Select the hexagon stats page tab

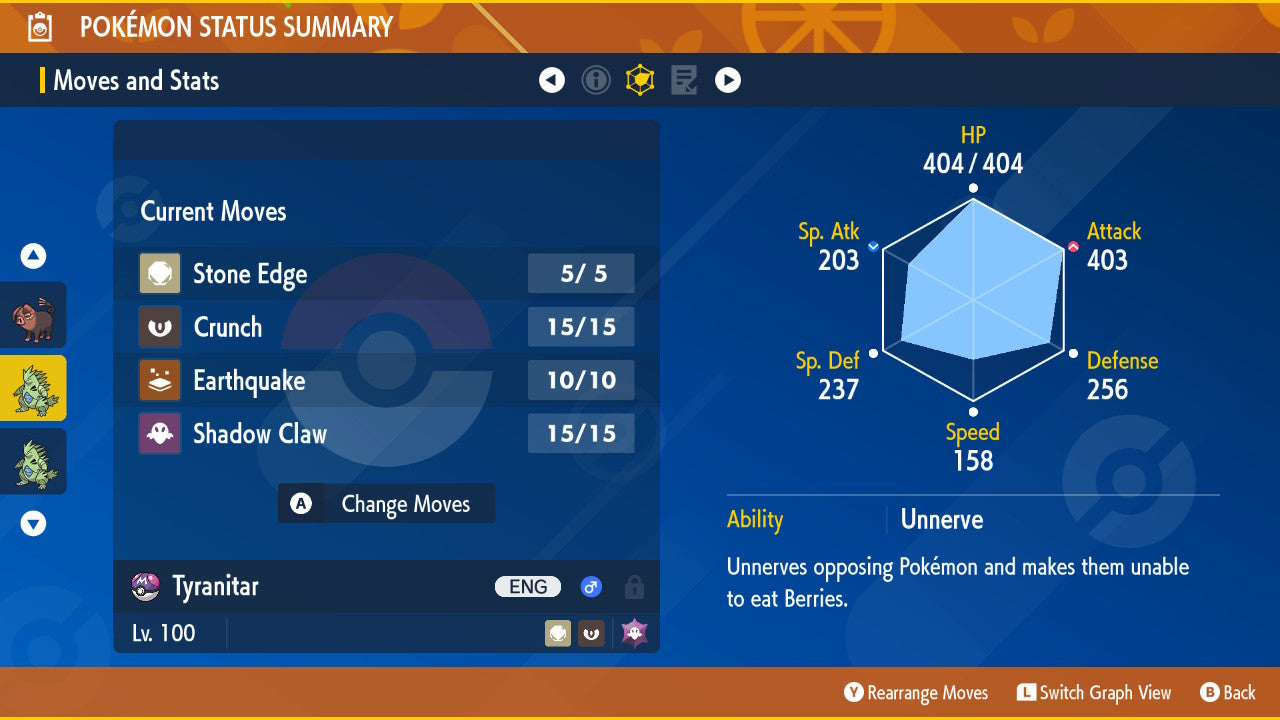click(640, 80)
